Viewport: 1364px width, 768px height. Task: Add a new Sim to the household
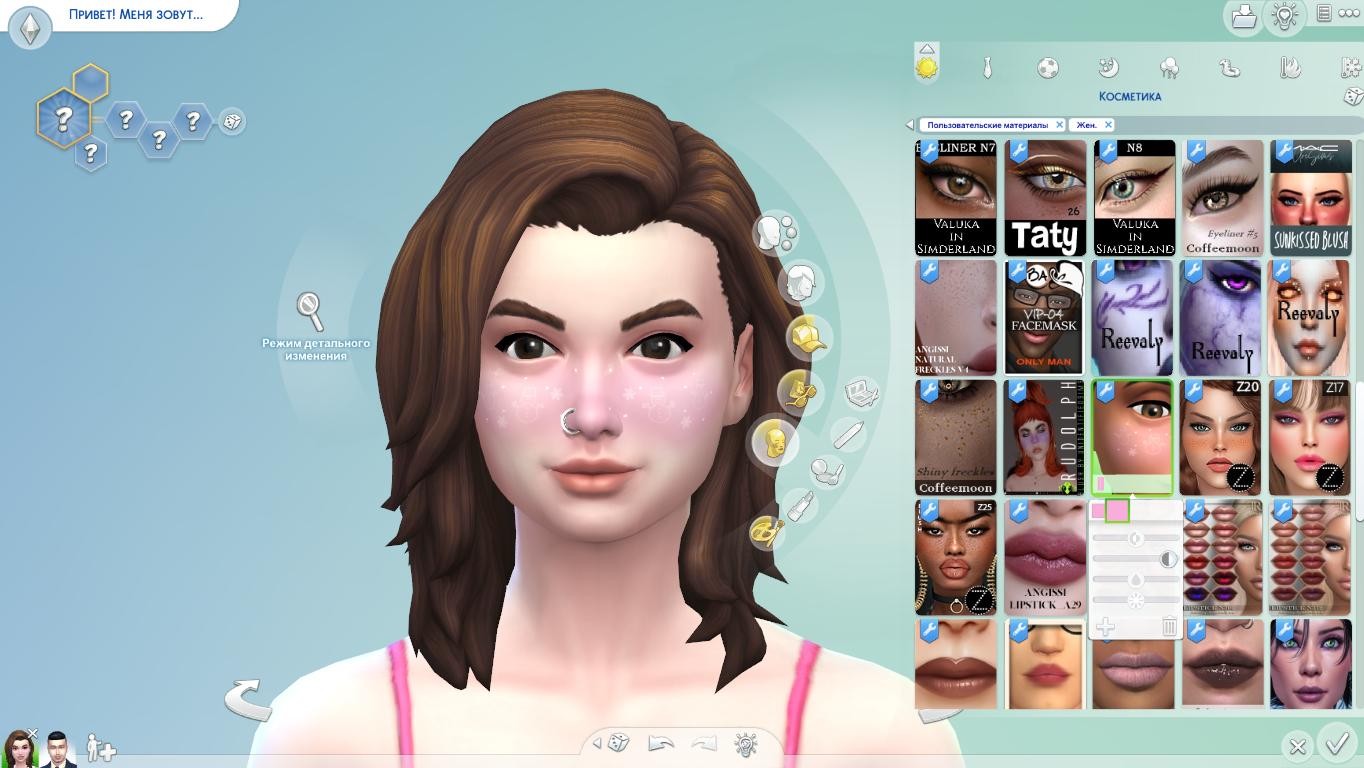pos(101,748)
